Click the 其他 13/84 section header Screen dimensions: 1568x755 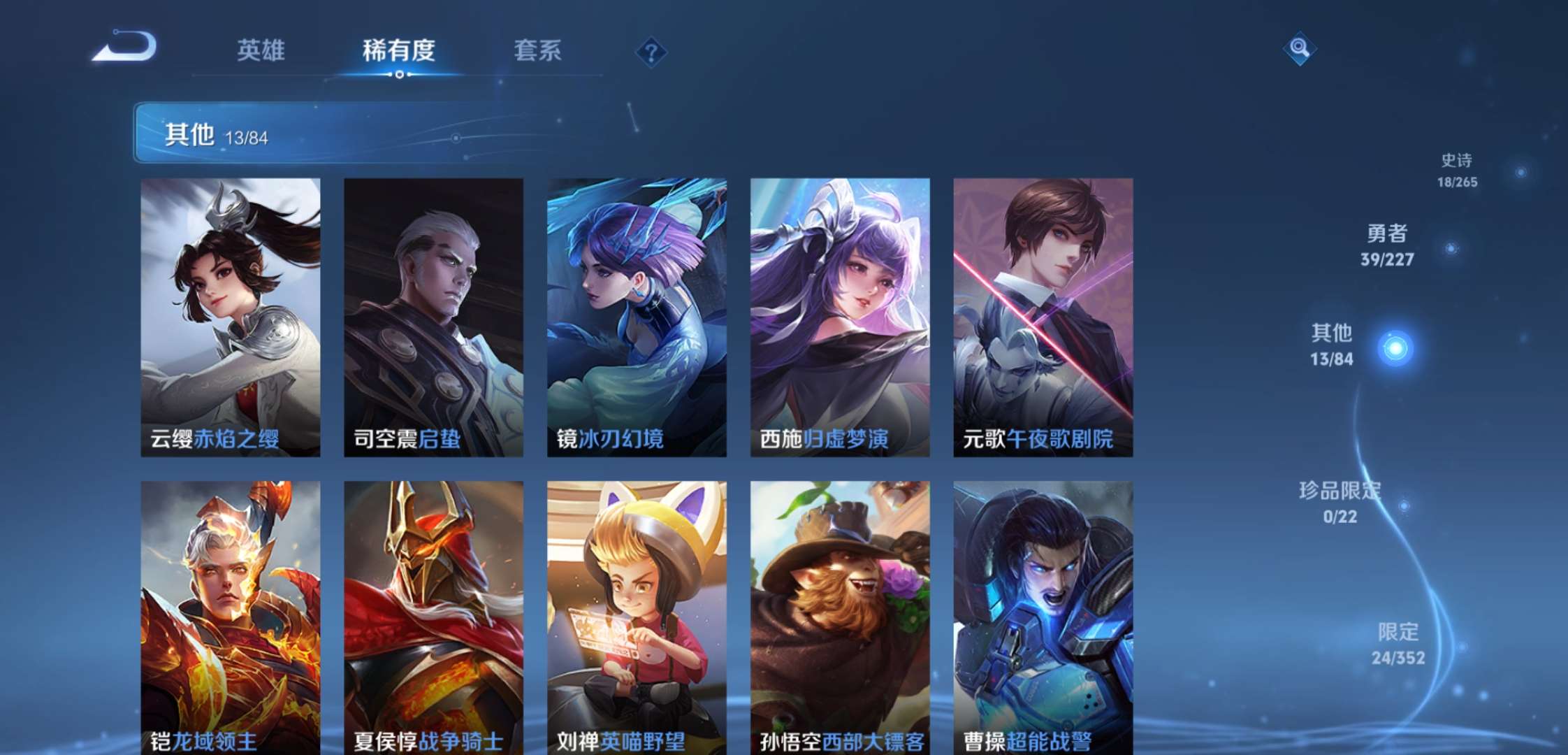click(210, 134)
